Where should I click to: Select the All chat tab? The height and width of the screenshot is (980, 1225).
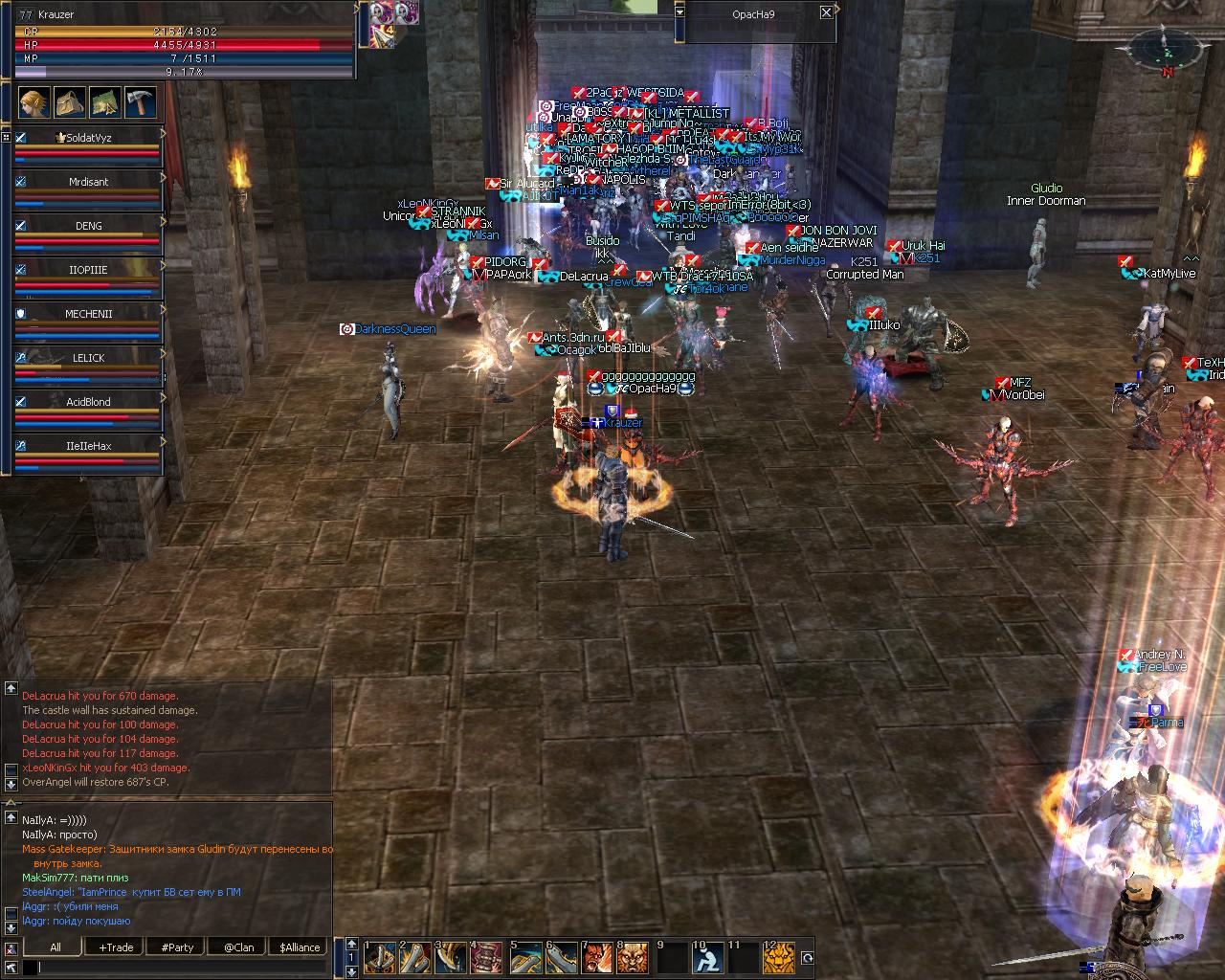point(56,947)
